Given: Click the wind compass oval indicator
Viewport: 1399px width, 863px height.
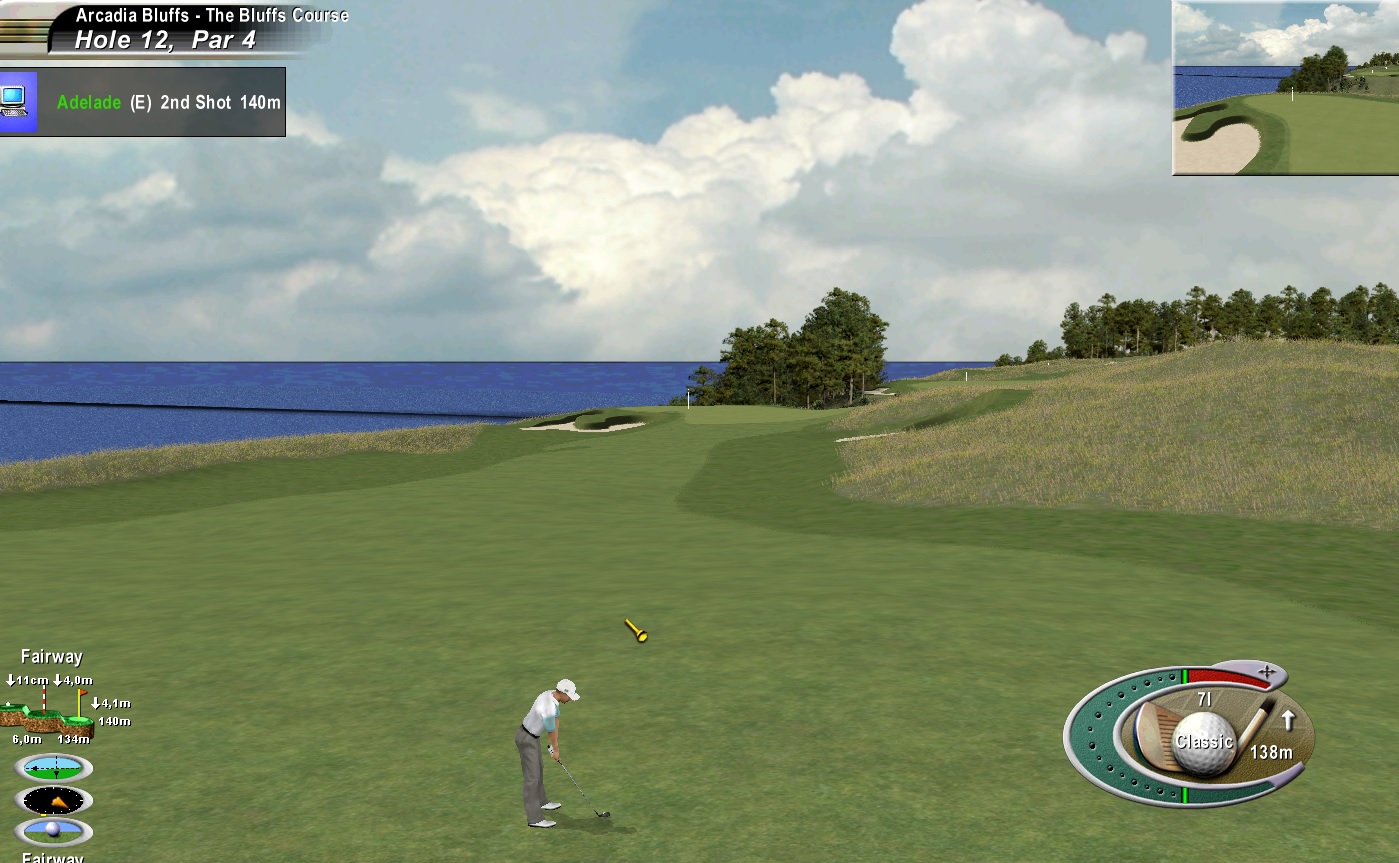Looking at the screenshot, I should tap(54, 800).
